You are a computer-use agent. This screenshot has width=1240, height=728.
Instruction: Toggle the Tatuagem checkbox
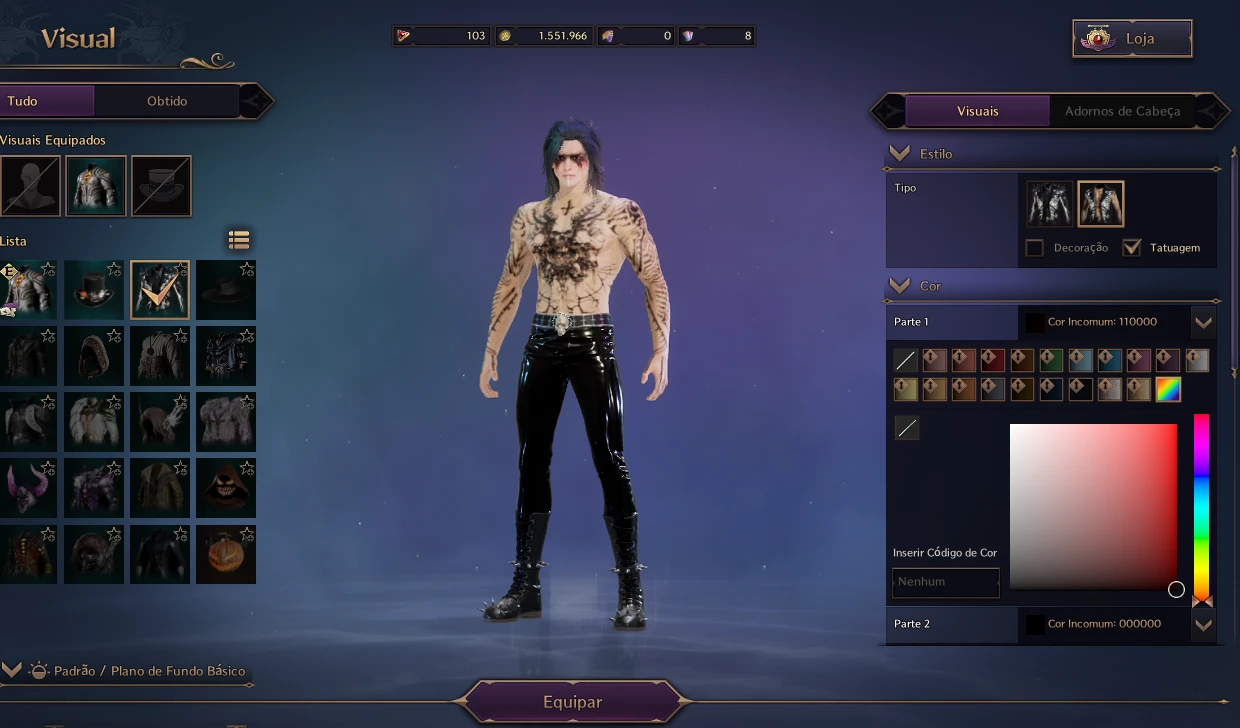(1132, 248)
